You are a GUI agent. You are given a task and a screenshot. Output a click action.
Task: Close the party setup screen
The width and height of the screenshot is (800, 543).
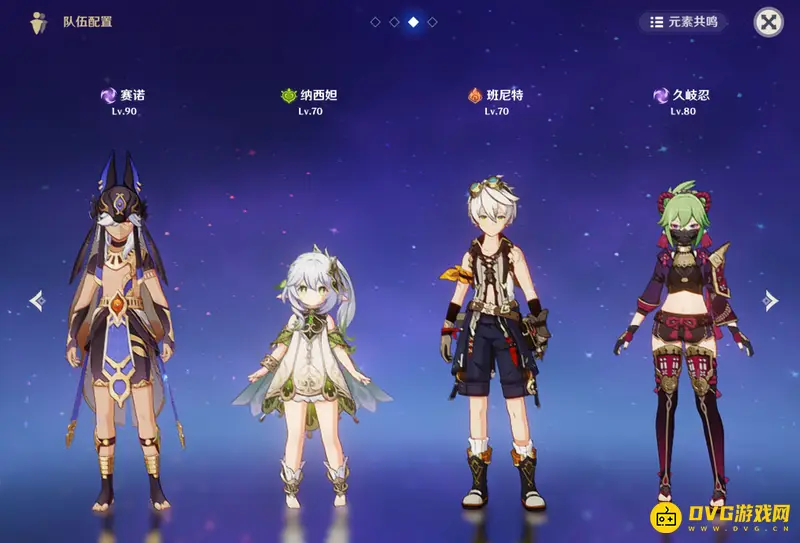pos(768,22)
